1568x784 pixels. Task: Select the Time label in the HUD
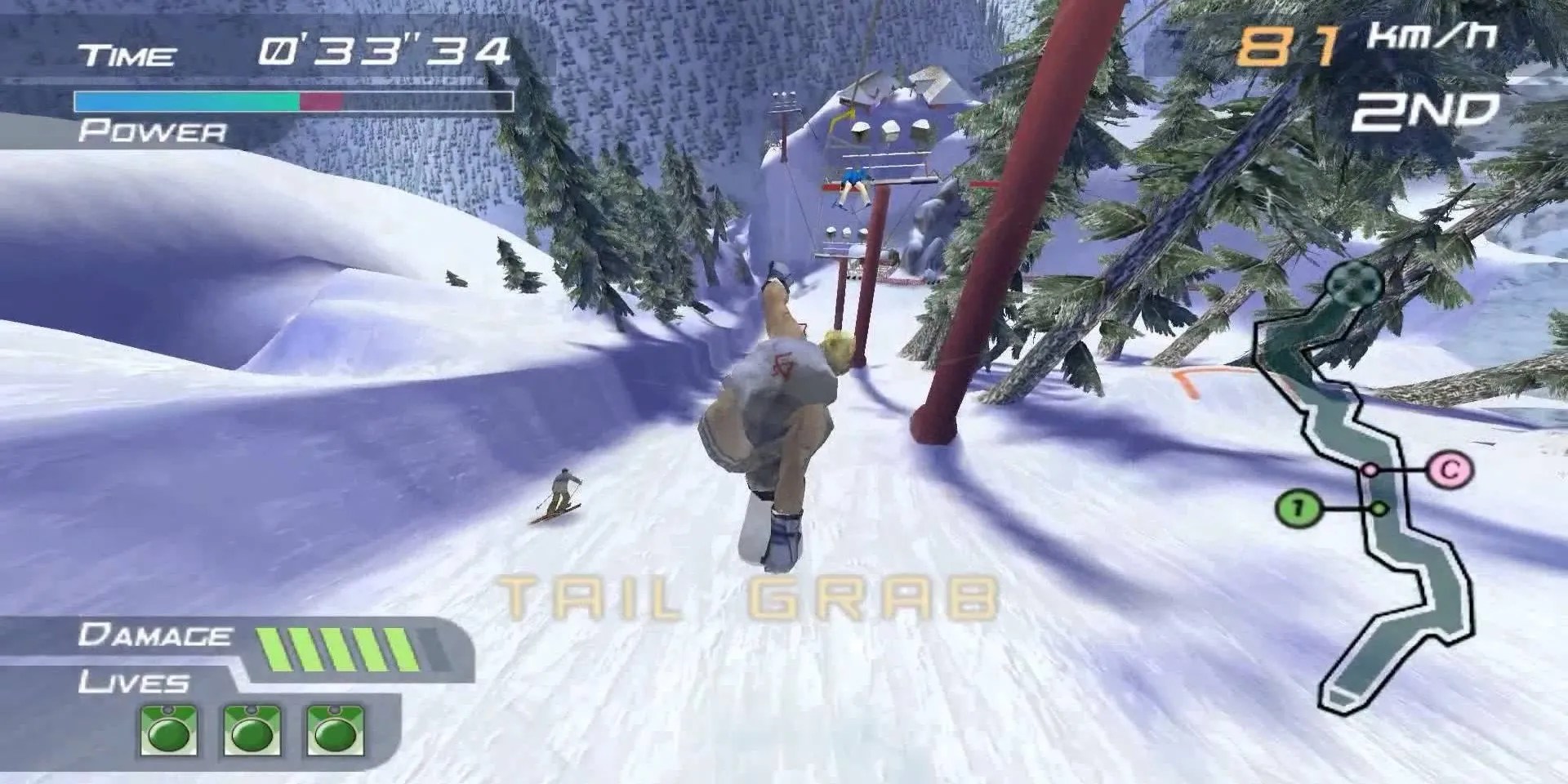point(127,53)
